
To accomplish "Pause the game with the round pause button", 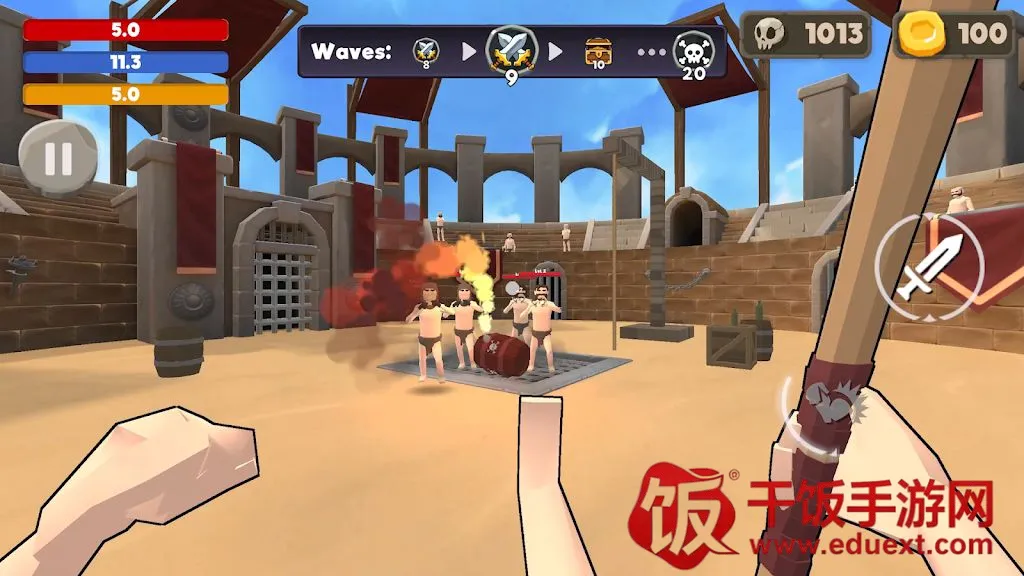I will (x=58, y=160).
